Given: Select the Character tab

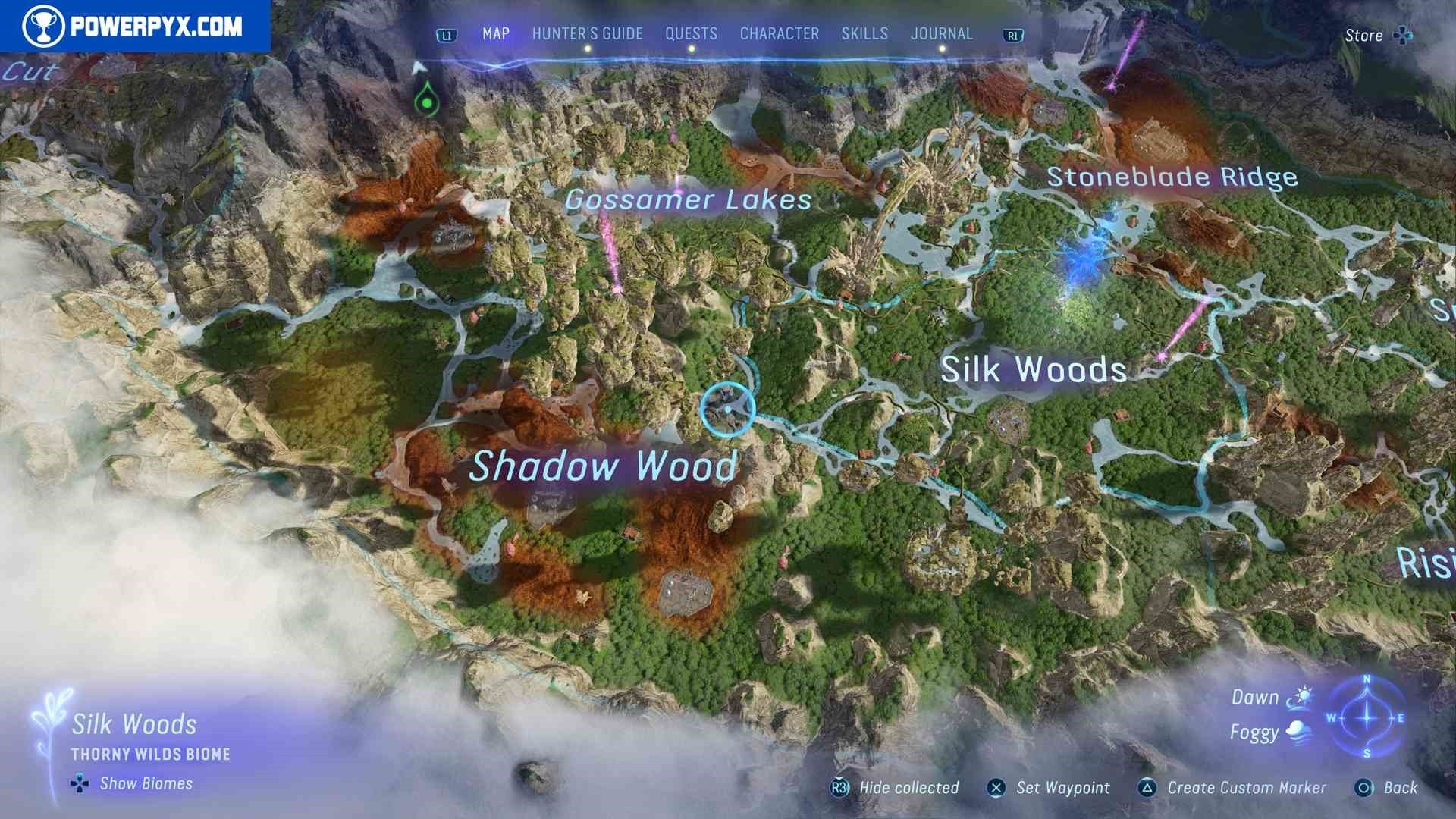Looking at the screenshot, I should click(x=779, y=34).
